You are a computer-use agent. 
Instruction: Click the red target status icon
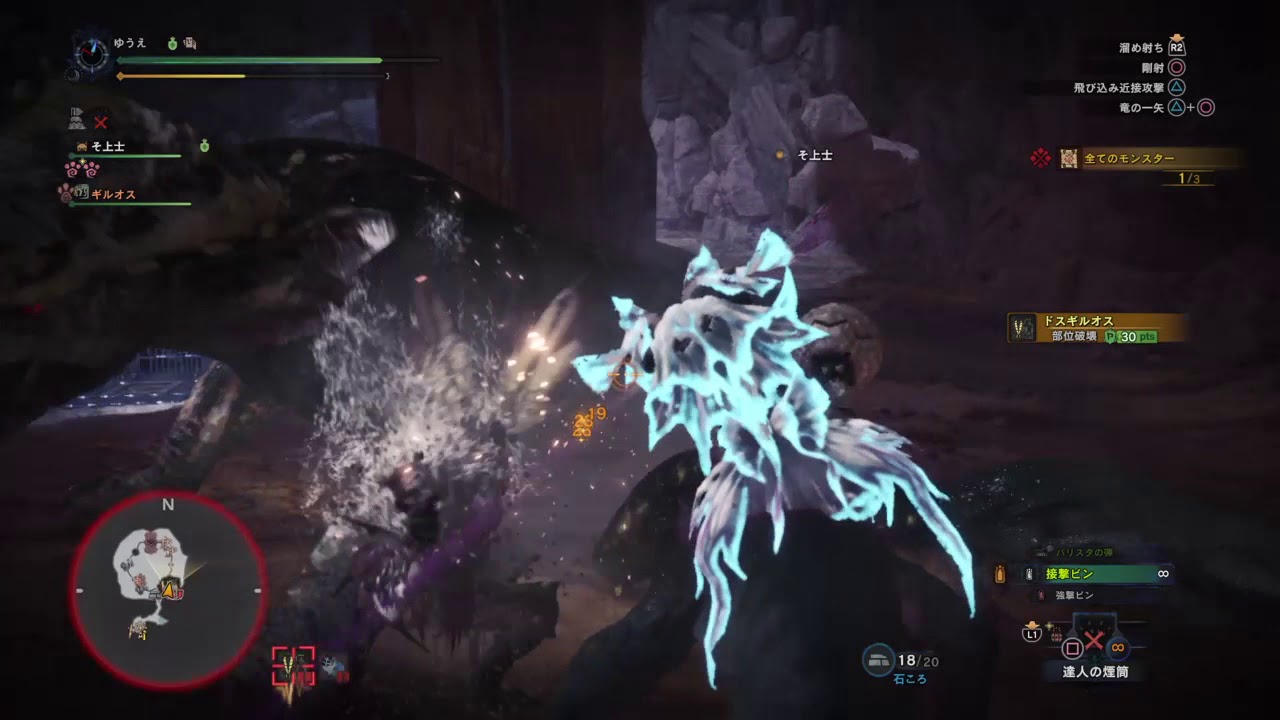293,664
